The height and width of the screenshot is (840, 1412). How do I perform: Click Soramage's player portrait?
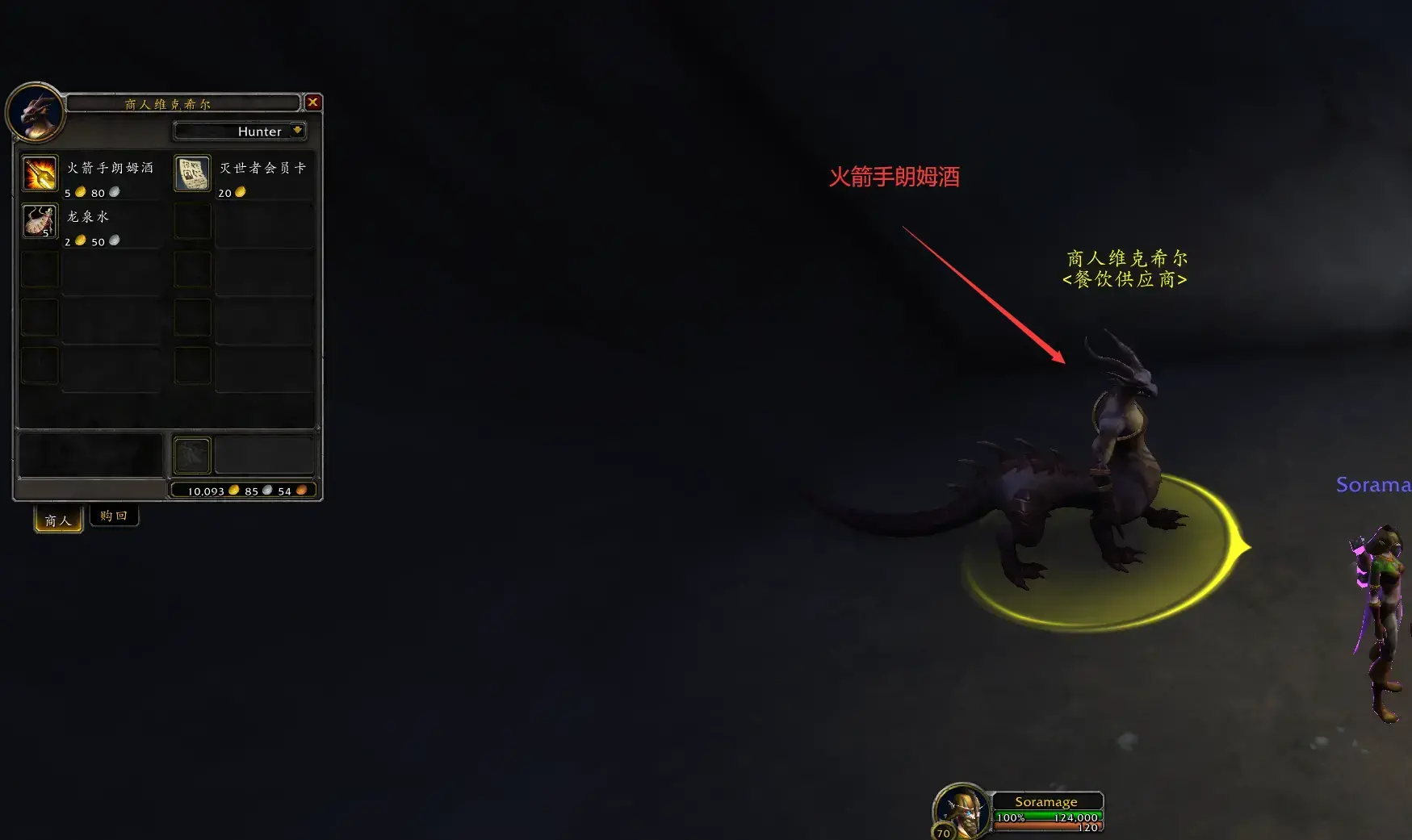(x=961, y=811)
